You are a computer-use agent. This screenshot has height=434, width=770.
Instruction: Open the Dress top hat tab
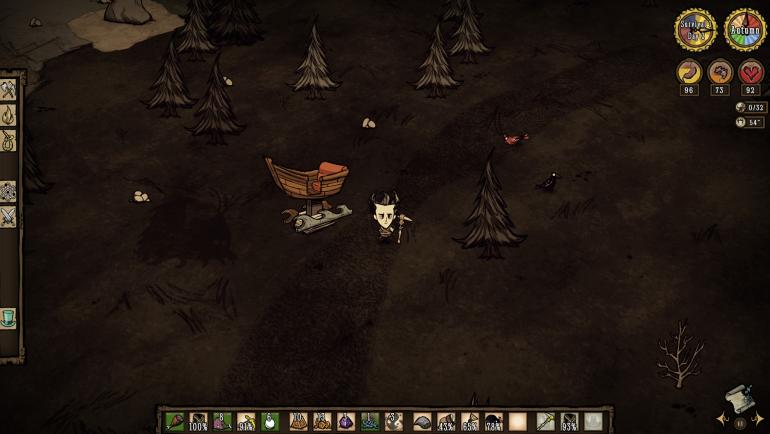coord(8,318)
